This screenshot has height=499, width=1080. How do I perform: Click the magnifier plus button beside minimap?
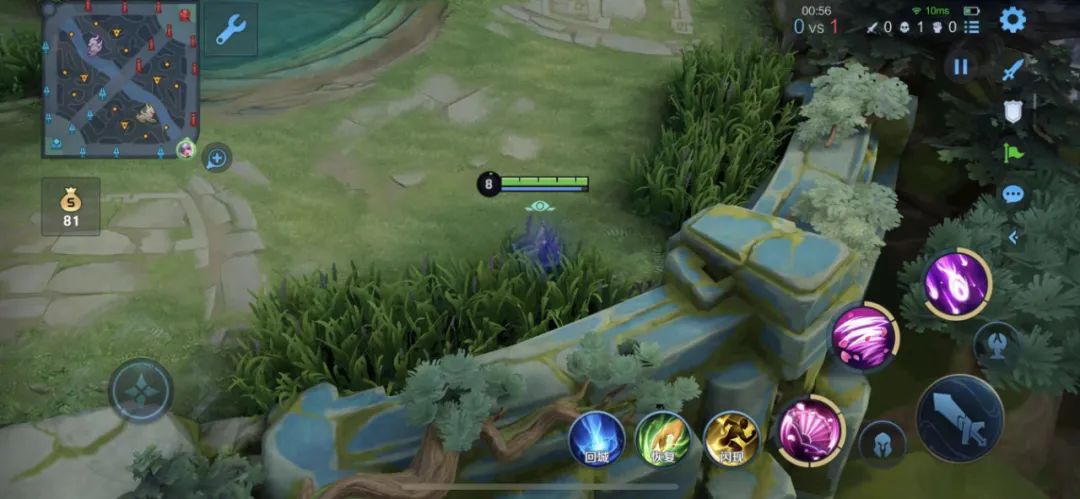(216, 157)
